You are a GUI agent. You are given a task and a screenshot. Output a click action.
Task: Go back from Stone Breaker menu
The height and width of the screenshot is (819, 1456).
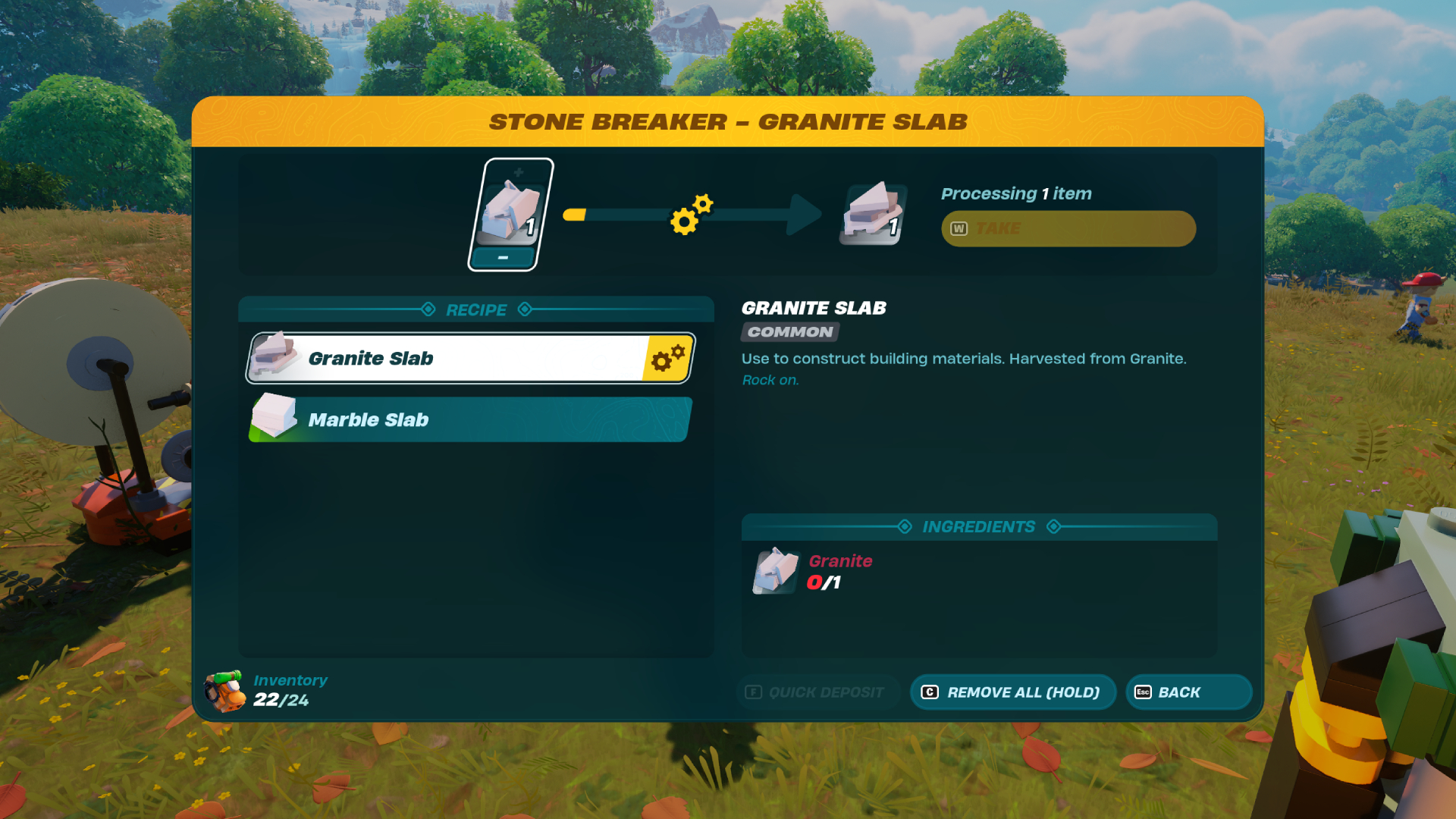(1188, 692)
